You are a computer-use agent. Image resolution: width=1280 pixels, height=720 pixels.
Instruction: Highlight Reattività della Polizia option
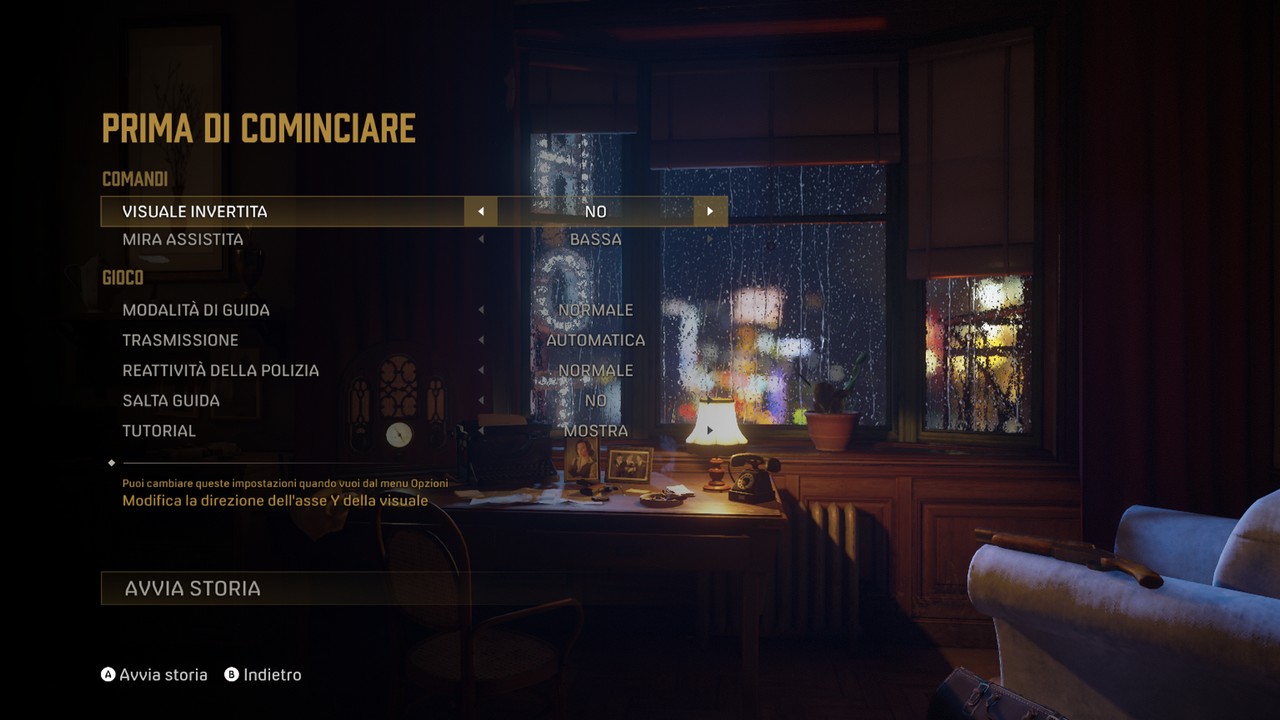point(220,370)
